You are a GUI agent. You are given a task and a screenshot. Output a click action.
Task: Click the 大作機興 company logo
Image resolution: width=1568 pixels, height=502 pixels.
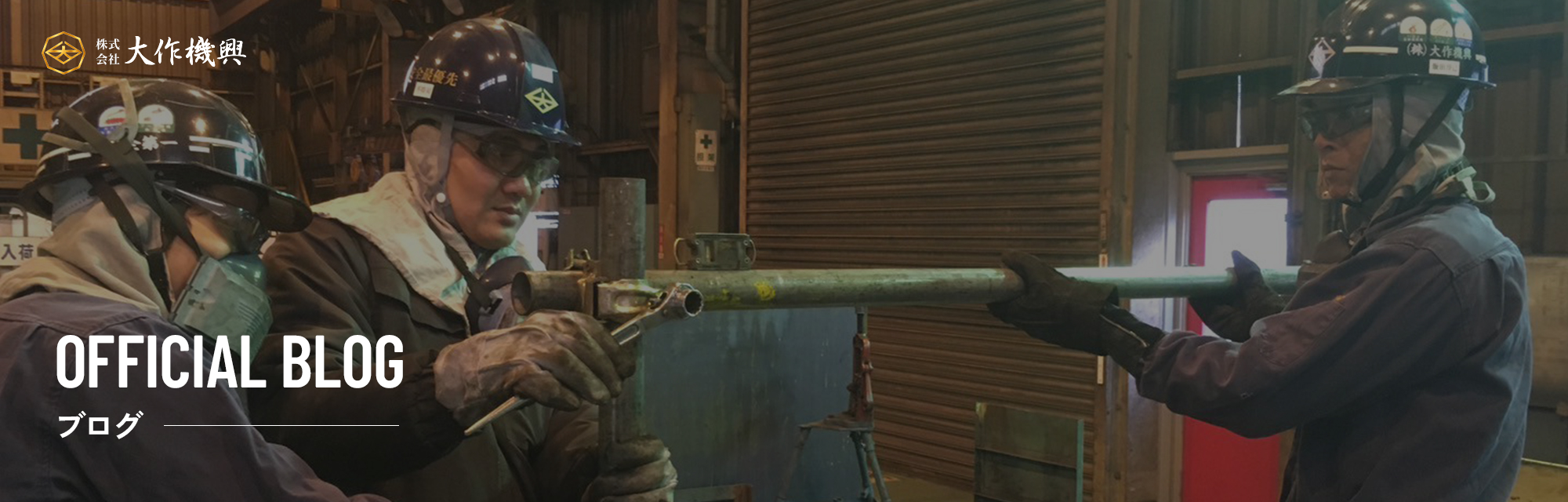[x=144, y=53]
